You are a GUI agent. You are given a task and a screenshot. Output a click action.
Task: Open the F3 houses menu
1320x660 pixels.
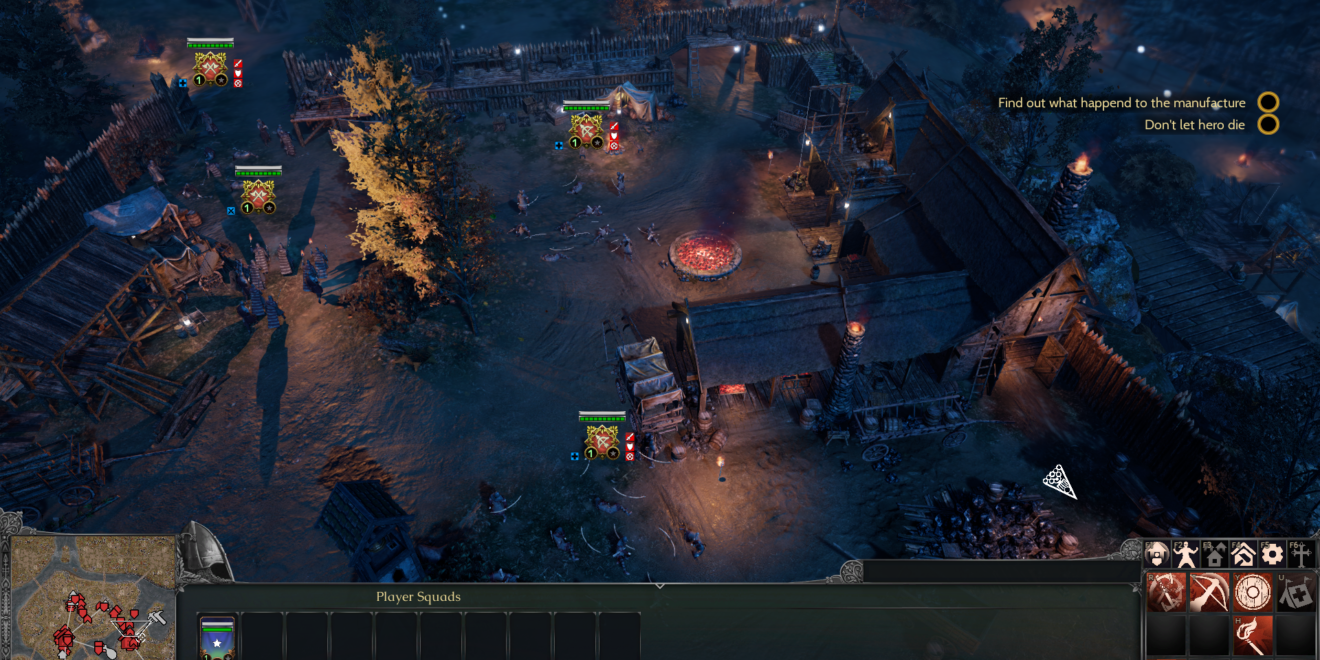pos(1215,555)
